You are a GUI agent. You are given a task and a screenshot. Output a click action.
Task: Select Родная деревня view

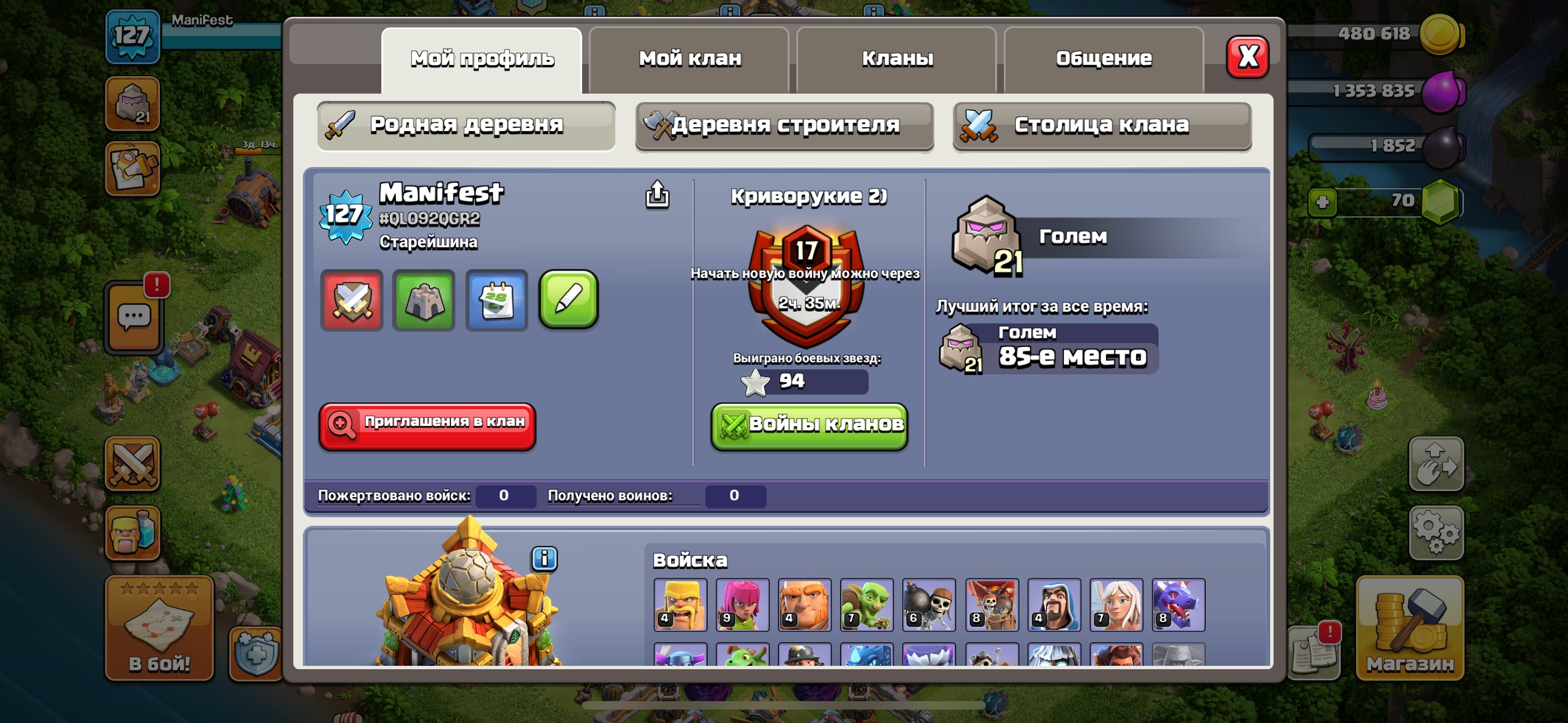(466, 126)
